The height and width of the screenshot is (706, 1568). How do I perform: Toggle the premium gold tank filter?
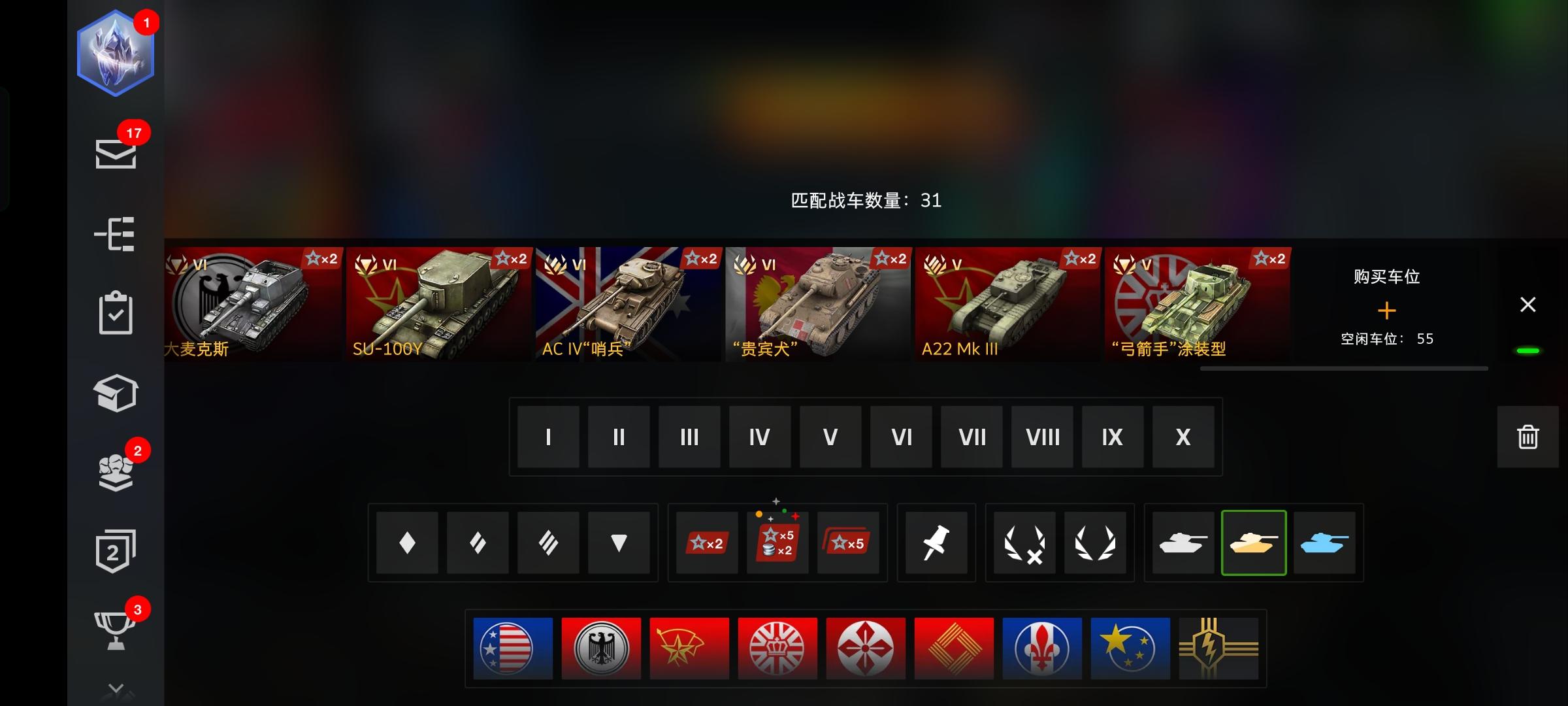click(1254, 543)
